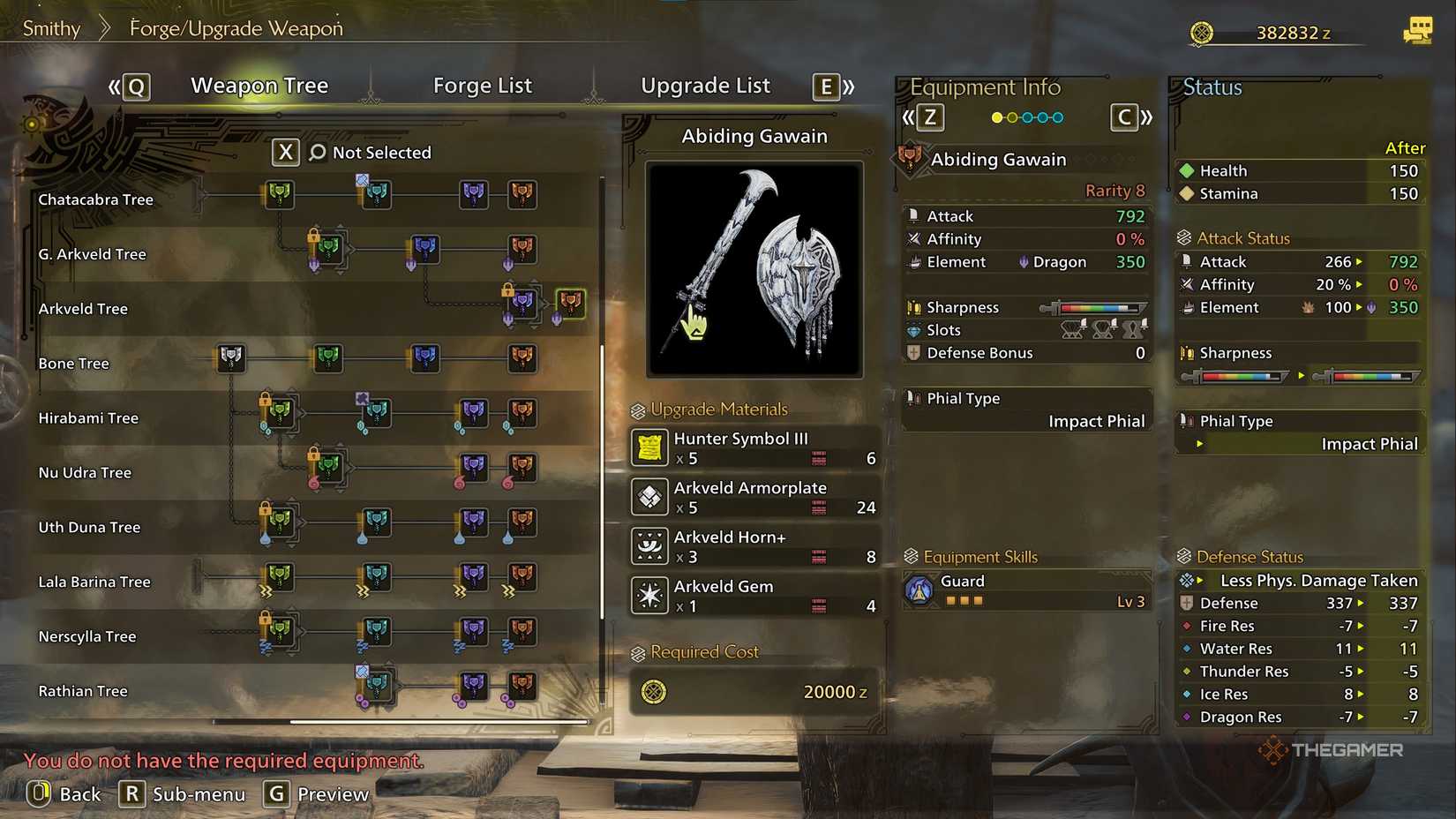Open the Upgrade List tab
The image size is (1456, 819).
[x=705, y=85]
